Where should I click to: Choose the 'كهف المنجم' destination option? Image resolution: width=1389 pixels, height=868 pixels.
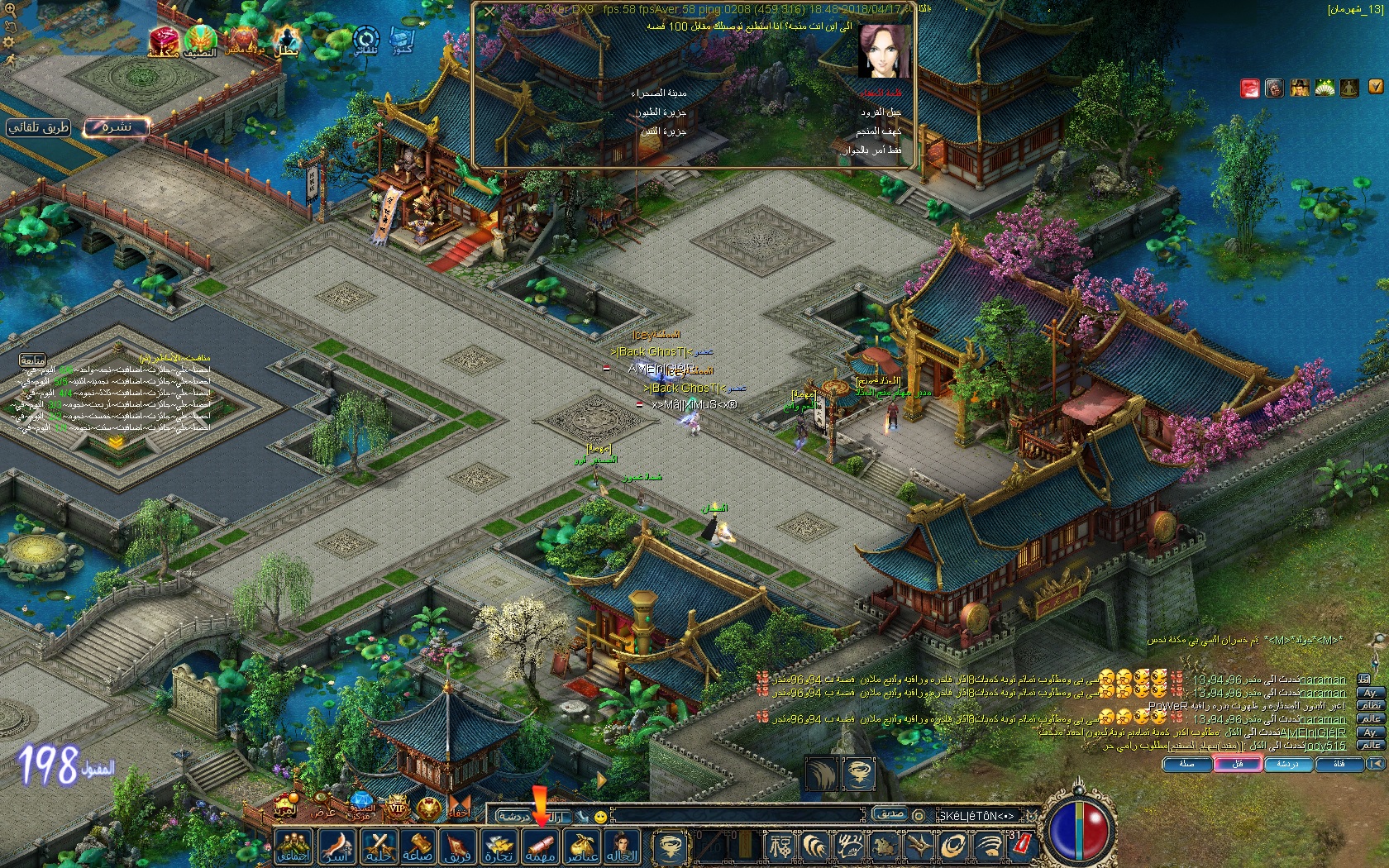point(878,131)
